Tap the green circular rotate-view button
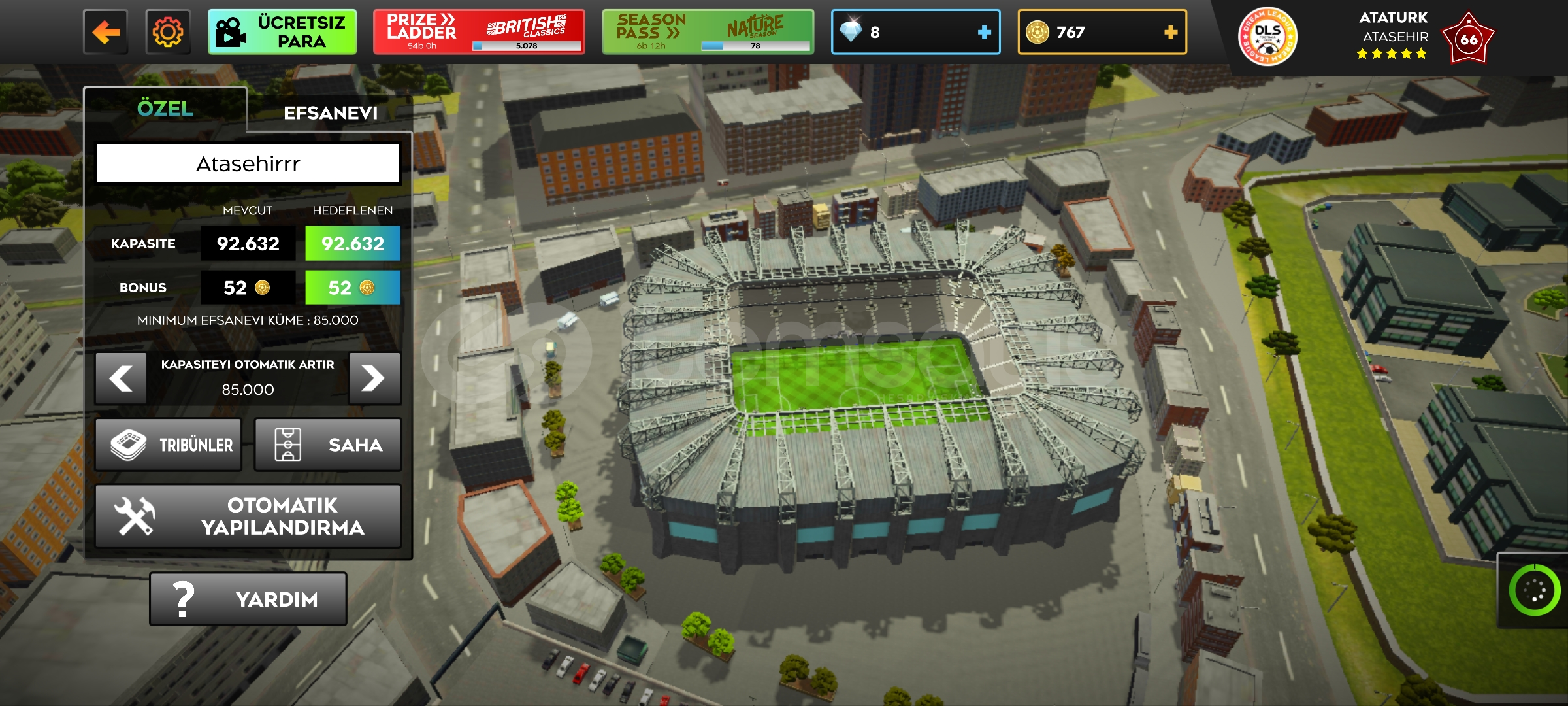Screen dimensions: 1568x706 pos(1534,590)
